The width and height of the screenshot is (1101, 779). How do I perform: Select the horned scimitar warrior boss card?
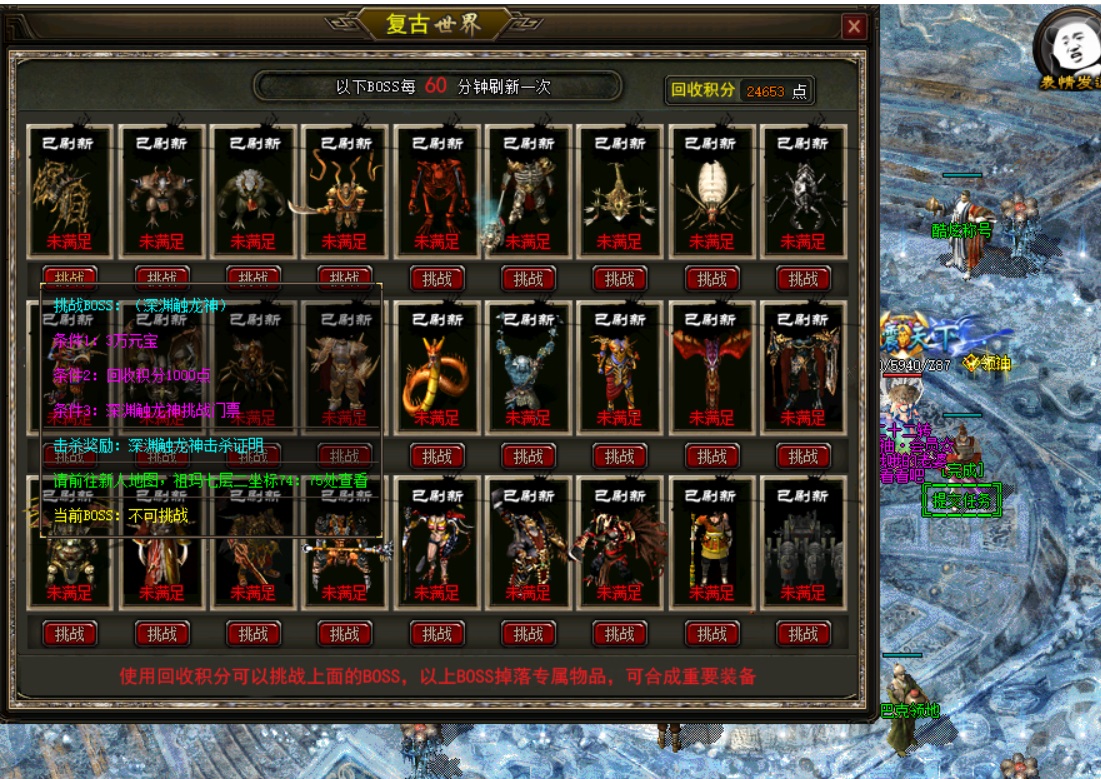coord(345,192)
